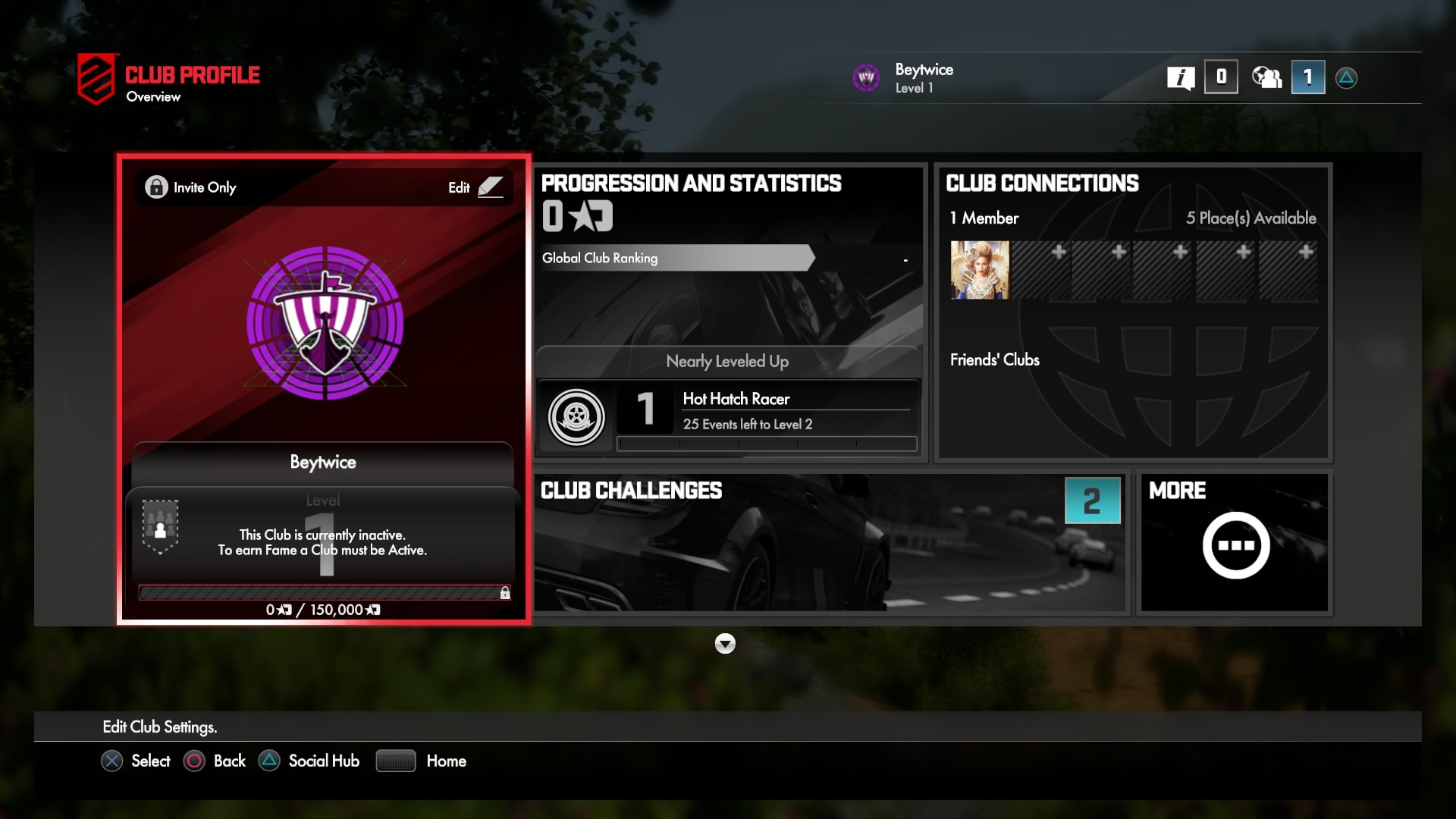
Task: Select the Invite Only lock icon
Action: 156,187
